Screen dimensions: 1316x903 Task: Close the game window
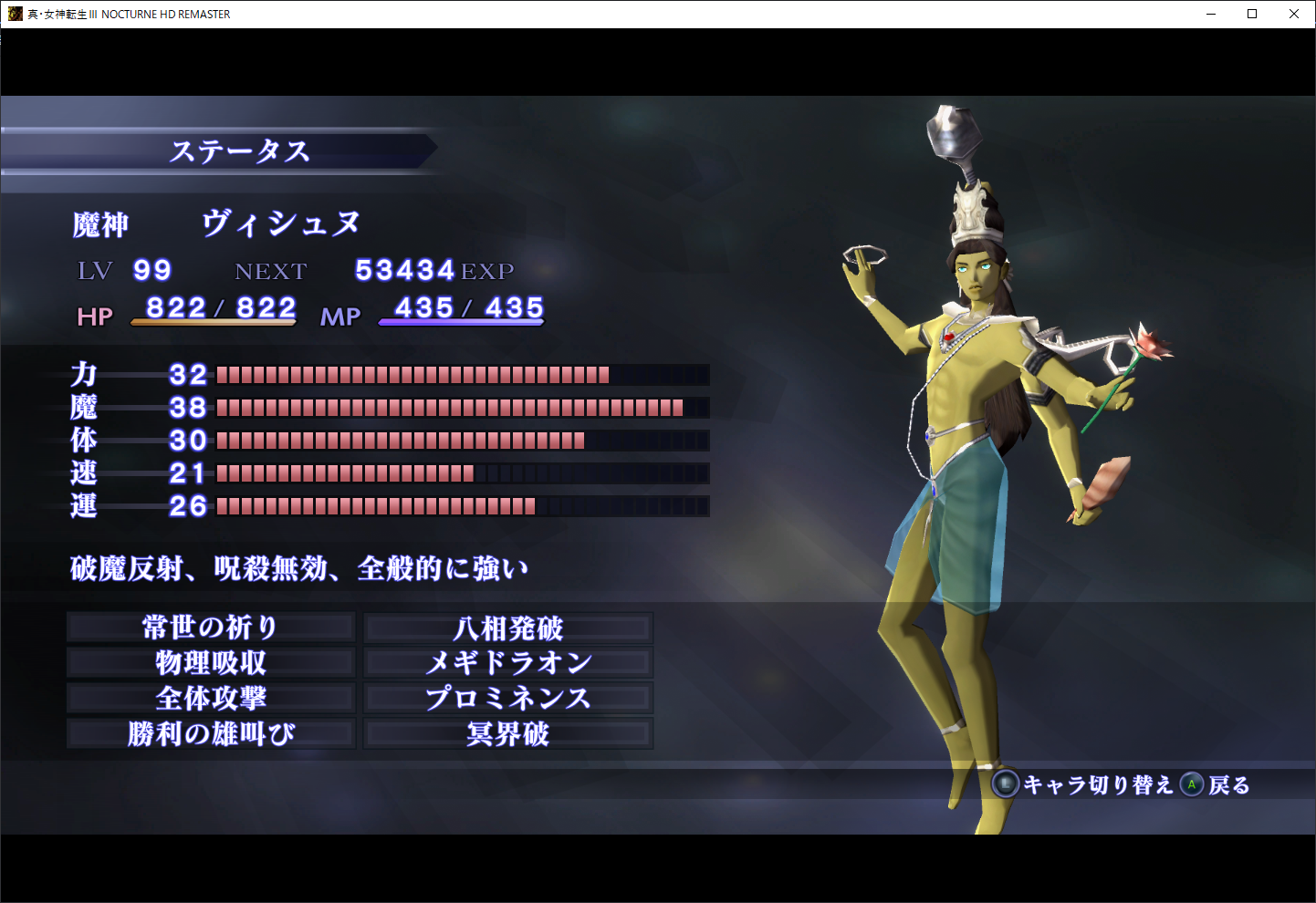click(1293, 14)
